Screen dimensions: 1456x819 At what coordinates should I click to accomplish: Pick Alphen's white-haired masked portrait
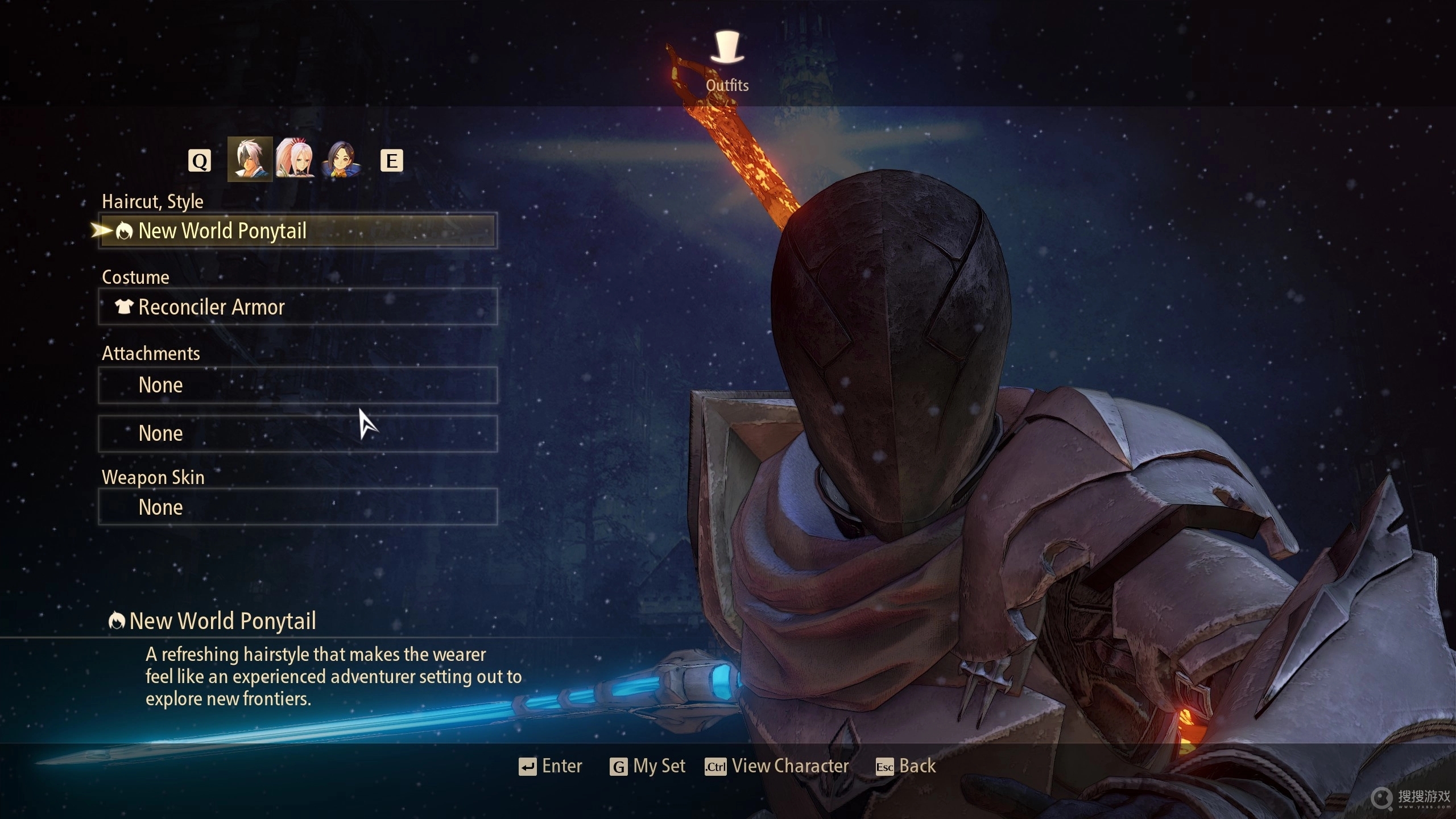click(x=250, y=159)
